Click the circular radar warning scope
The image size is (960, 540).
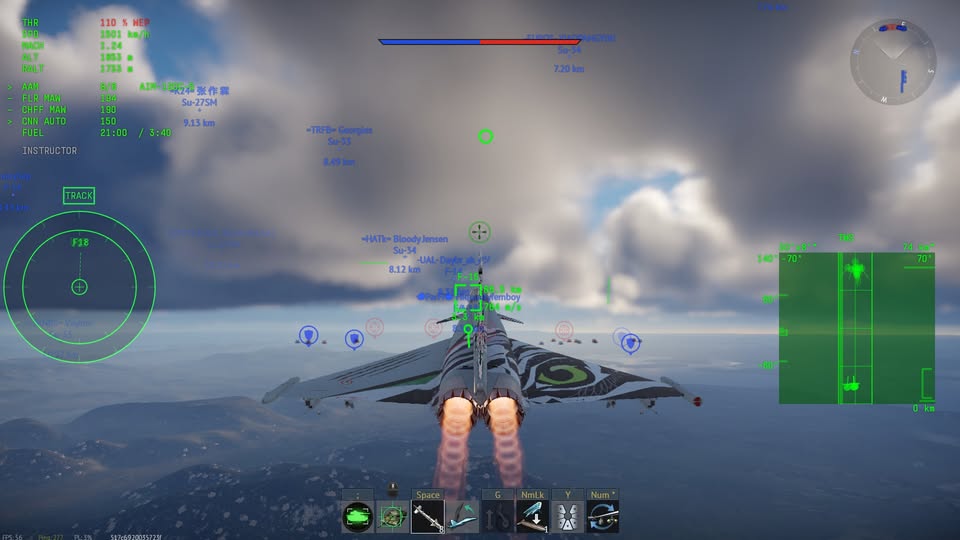pyautogui.click(x=80, y=287)
